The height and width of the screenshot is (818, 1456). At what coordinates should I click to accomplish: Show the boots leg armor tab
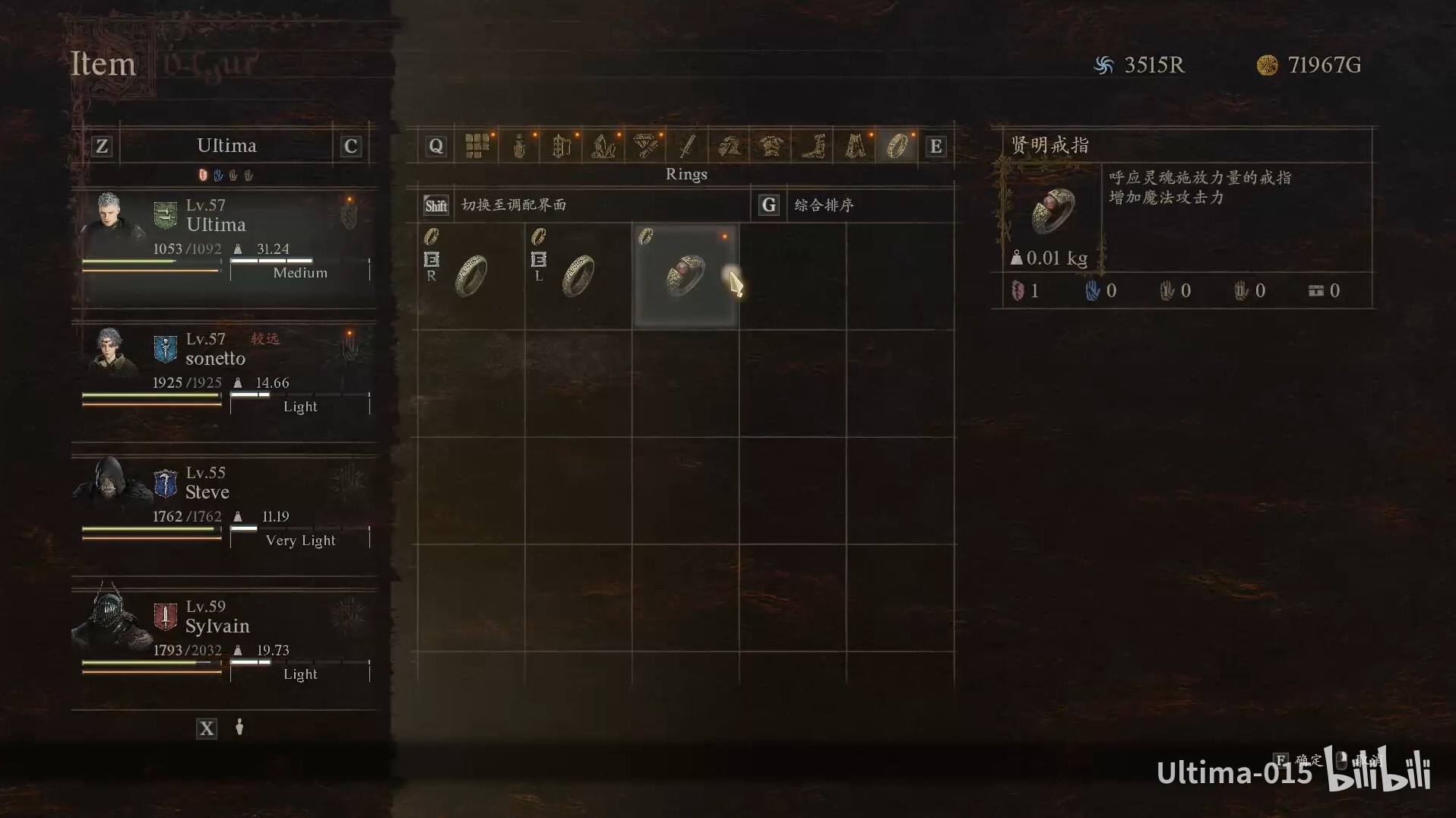[813, 145]
